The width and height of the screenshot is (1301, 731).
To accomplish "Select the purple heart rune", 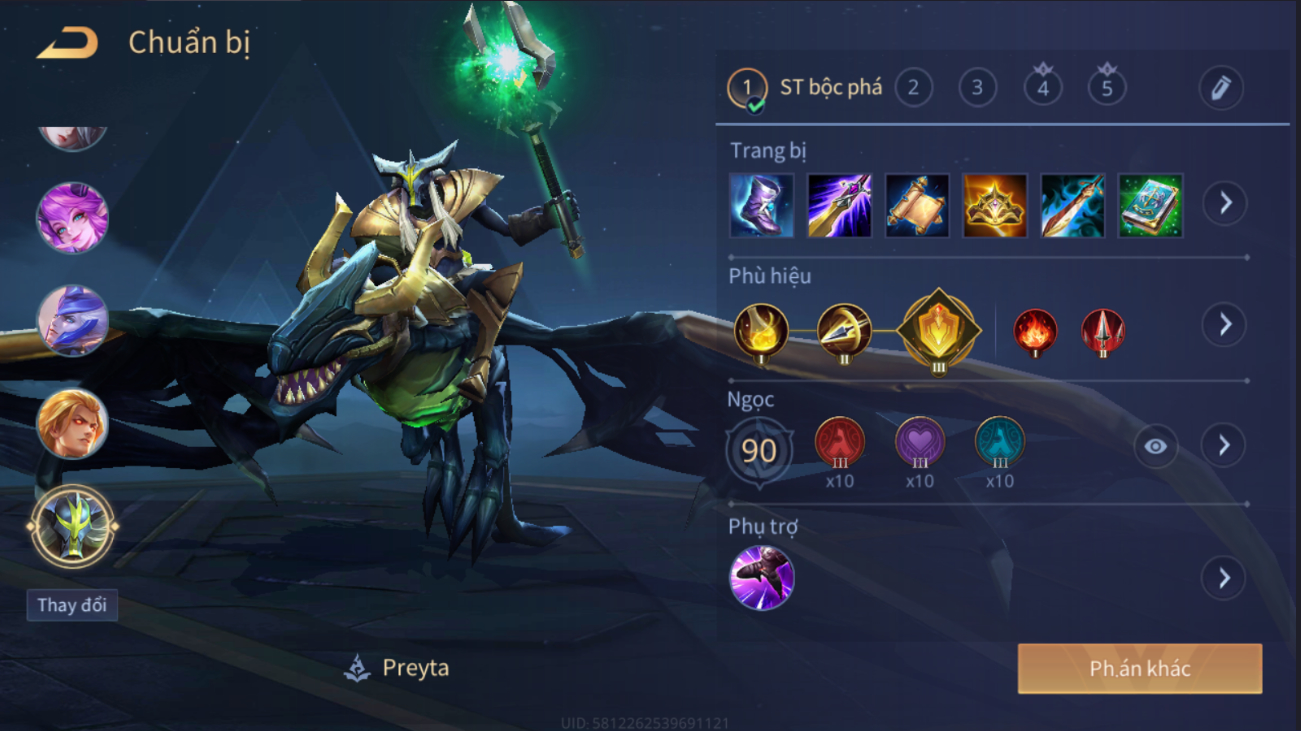I will [x=920, y=443].
